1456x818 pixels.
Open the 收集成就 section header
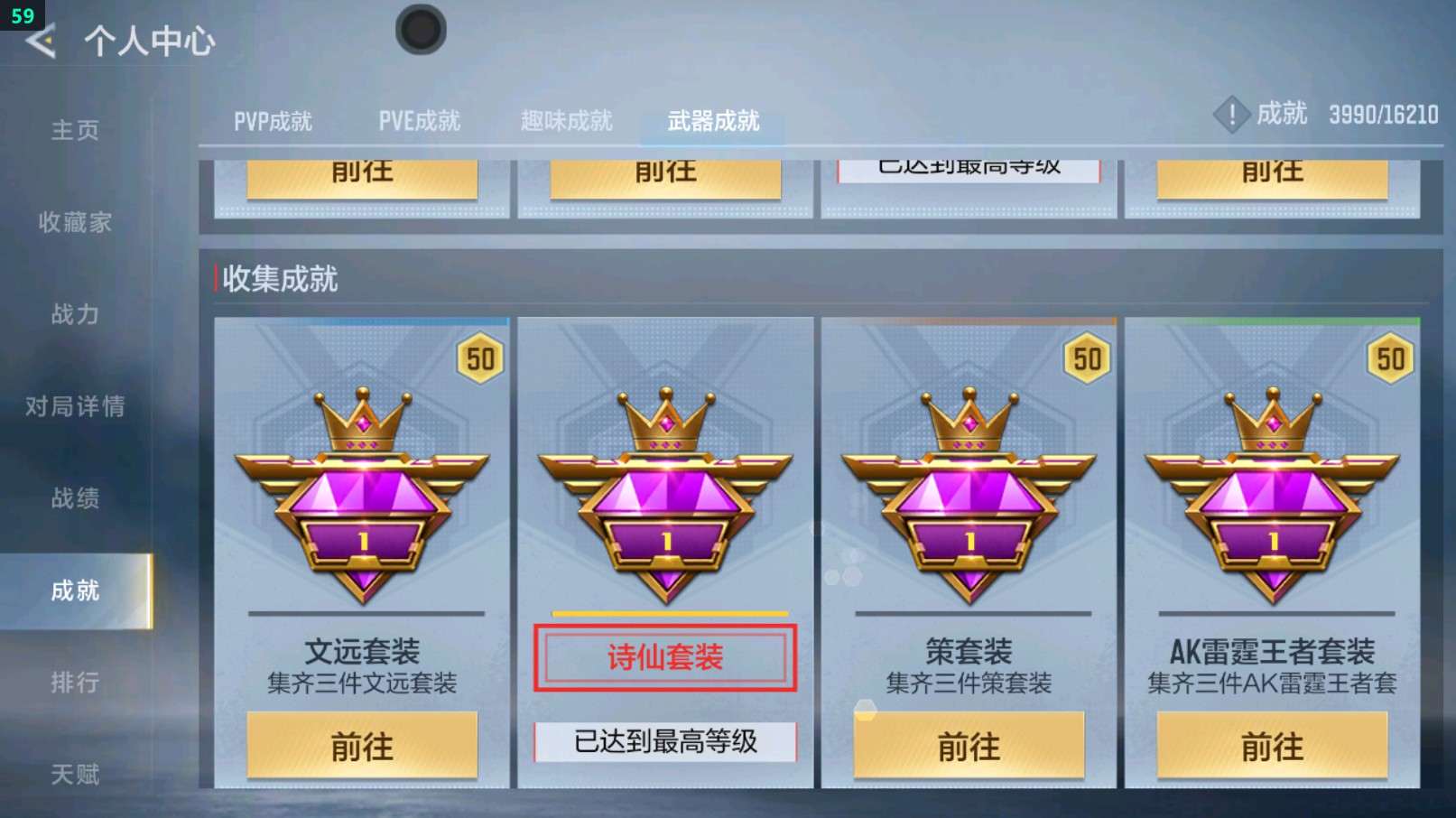[x=280, y=280]
